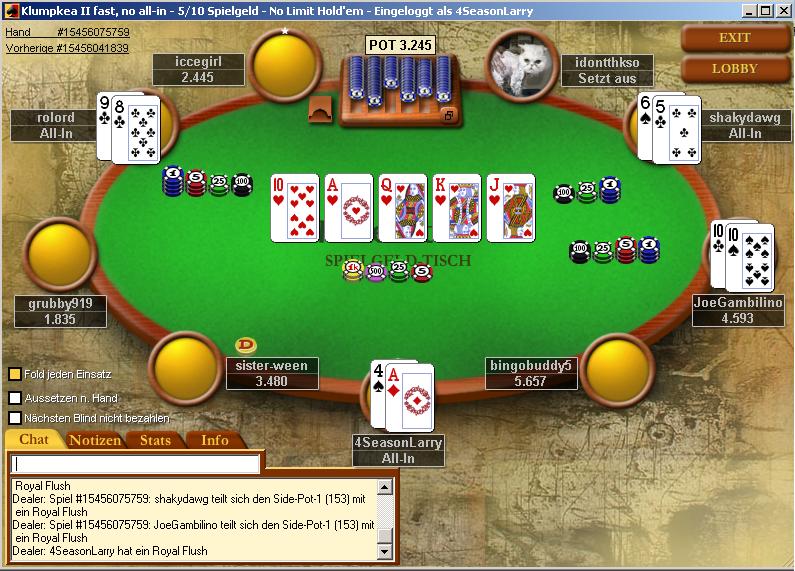
Task: Select the Chat tab
Action: (34, 440)
